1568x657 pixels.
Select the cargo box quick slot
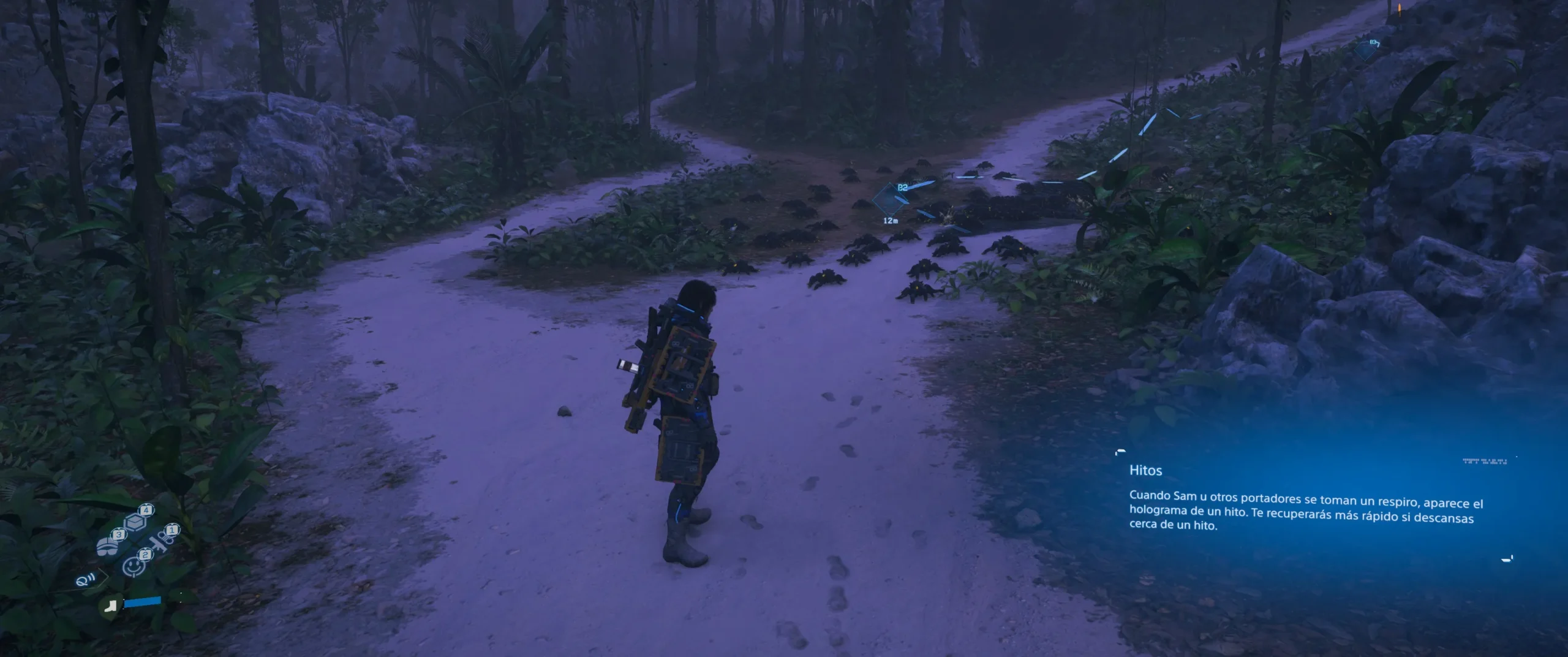tap(136, 522)
